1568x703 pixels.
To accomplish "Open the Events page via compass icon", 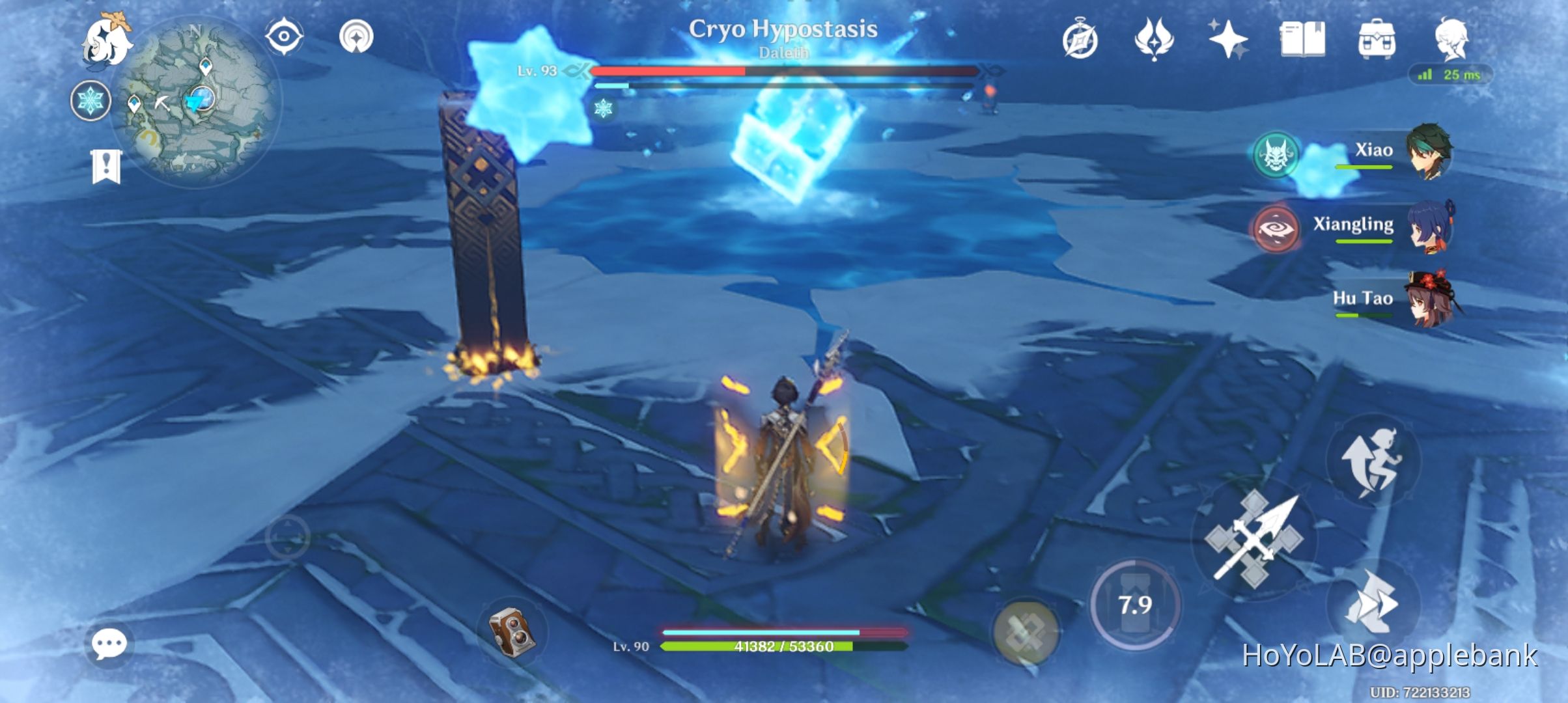I will coord(1078,39).
